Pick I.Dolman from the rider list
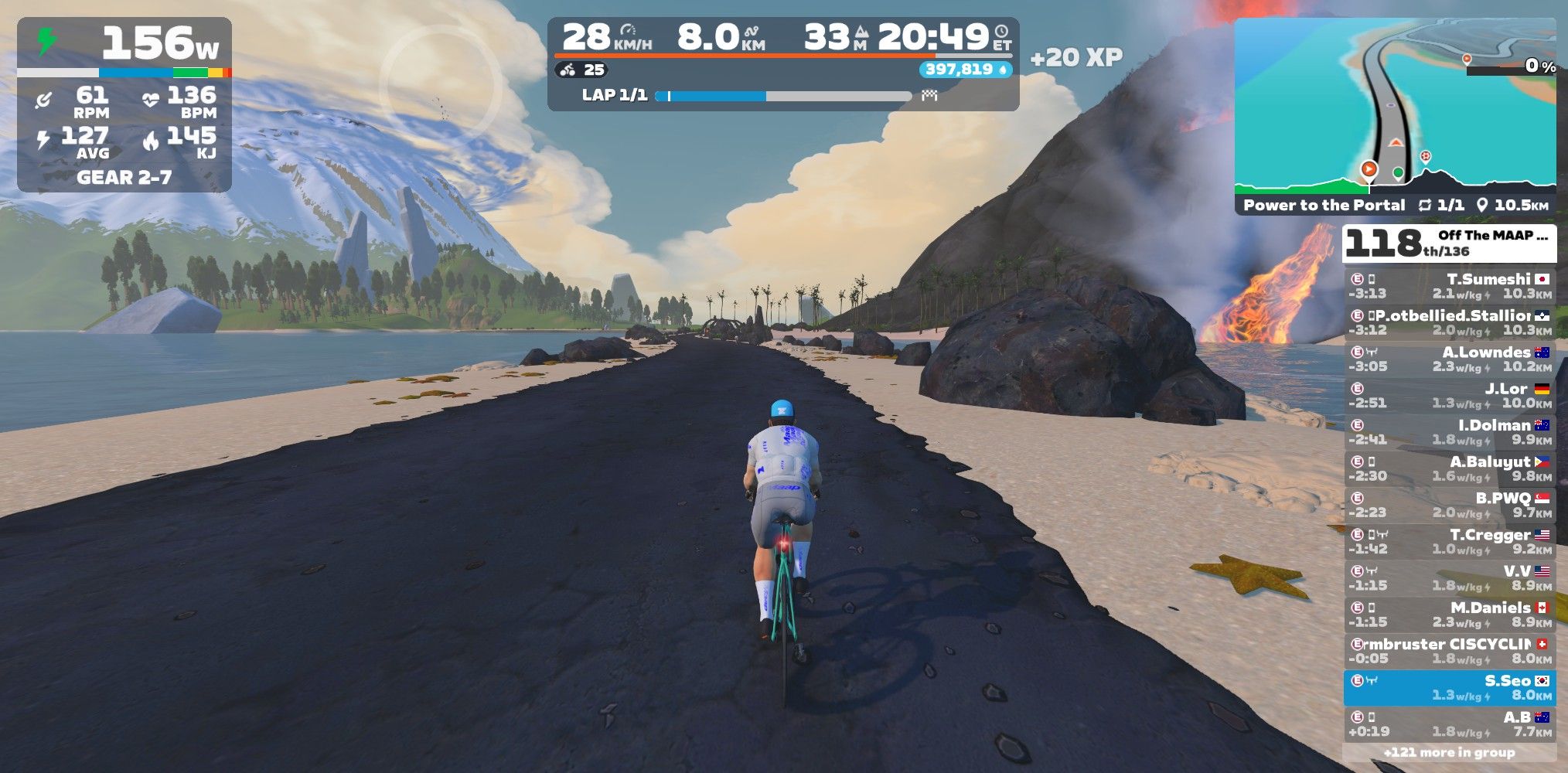The width and height of the screenshot is (1568, 773). pos(1449,432)
